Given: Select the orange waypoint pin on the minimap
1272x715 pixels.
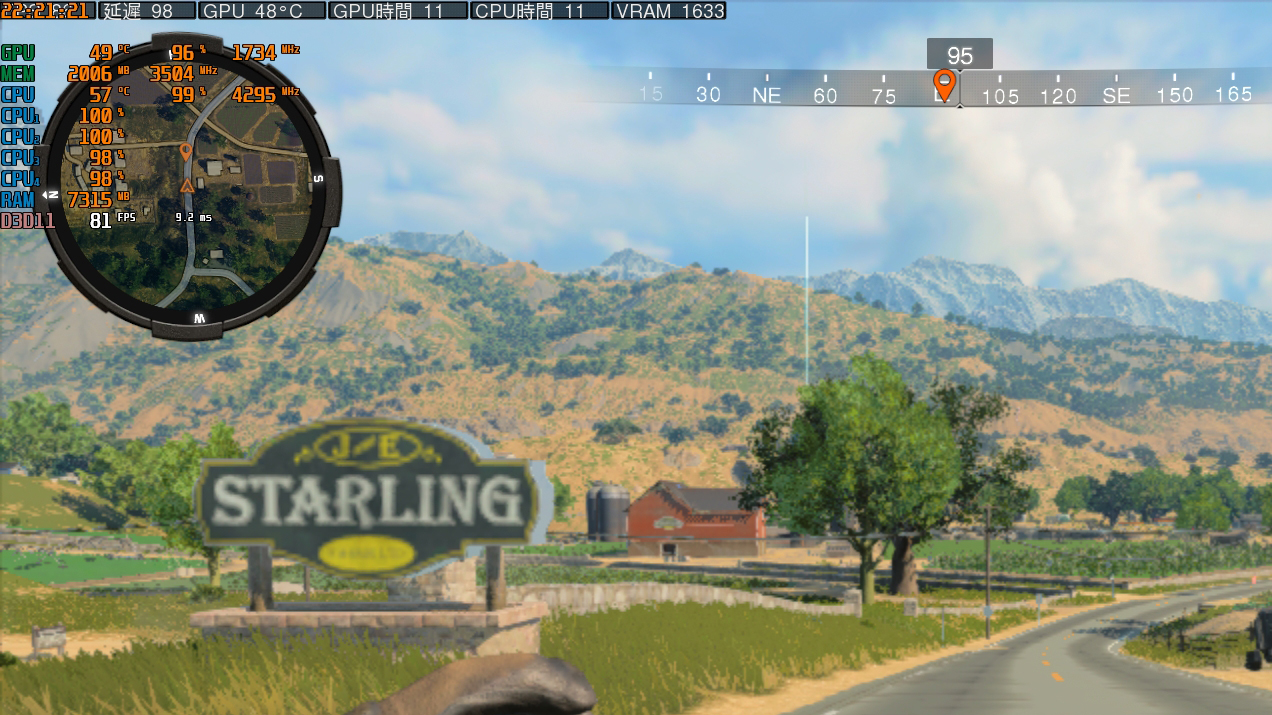Looking at the screenshot, I should pyautogui.click(x=185, y=152).
